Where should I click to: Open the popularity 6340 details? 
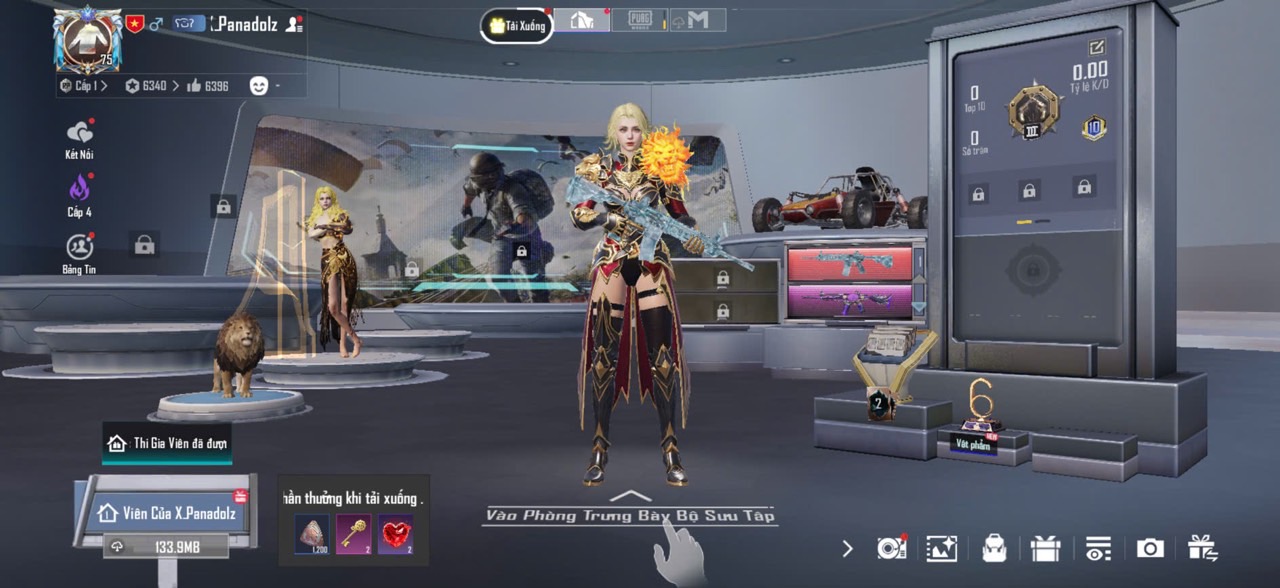pyautogui.click(x=147, y=86)
